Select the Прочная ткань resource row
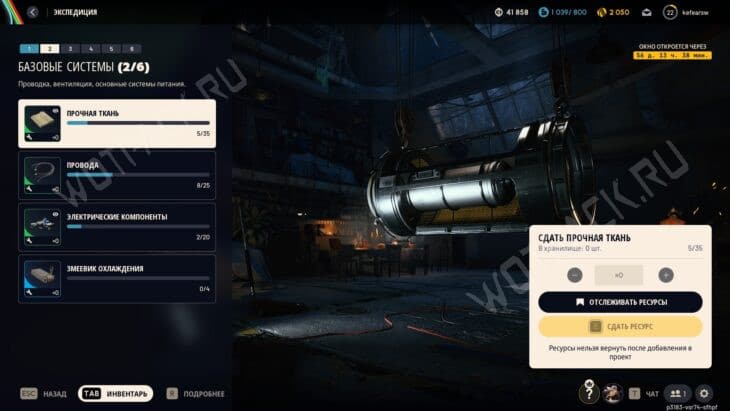 [x=117, y=123]
